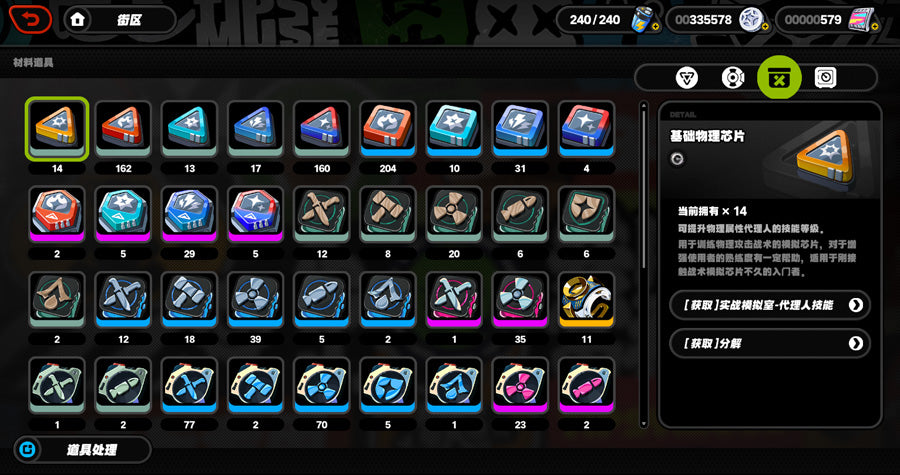Select the green materials box tab
900x475 pixels.
point(780,78)
